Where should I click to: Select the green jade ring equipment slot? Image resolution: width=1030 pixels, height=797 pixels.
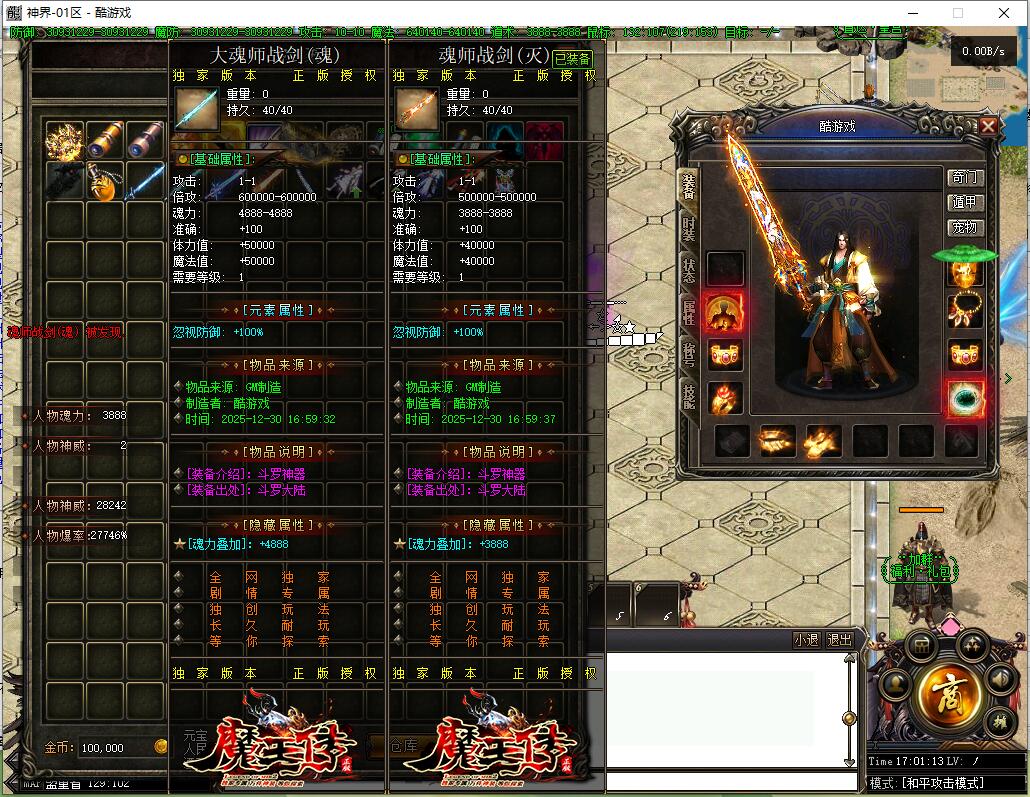pyautogui.click(x=965, y=398)
